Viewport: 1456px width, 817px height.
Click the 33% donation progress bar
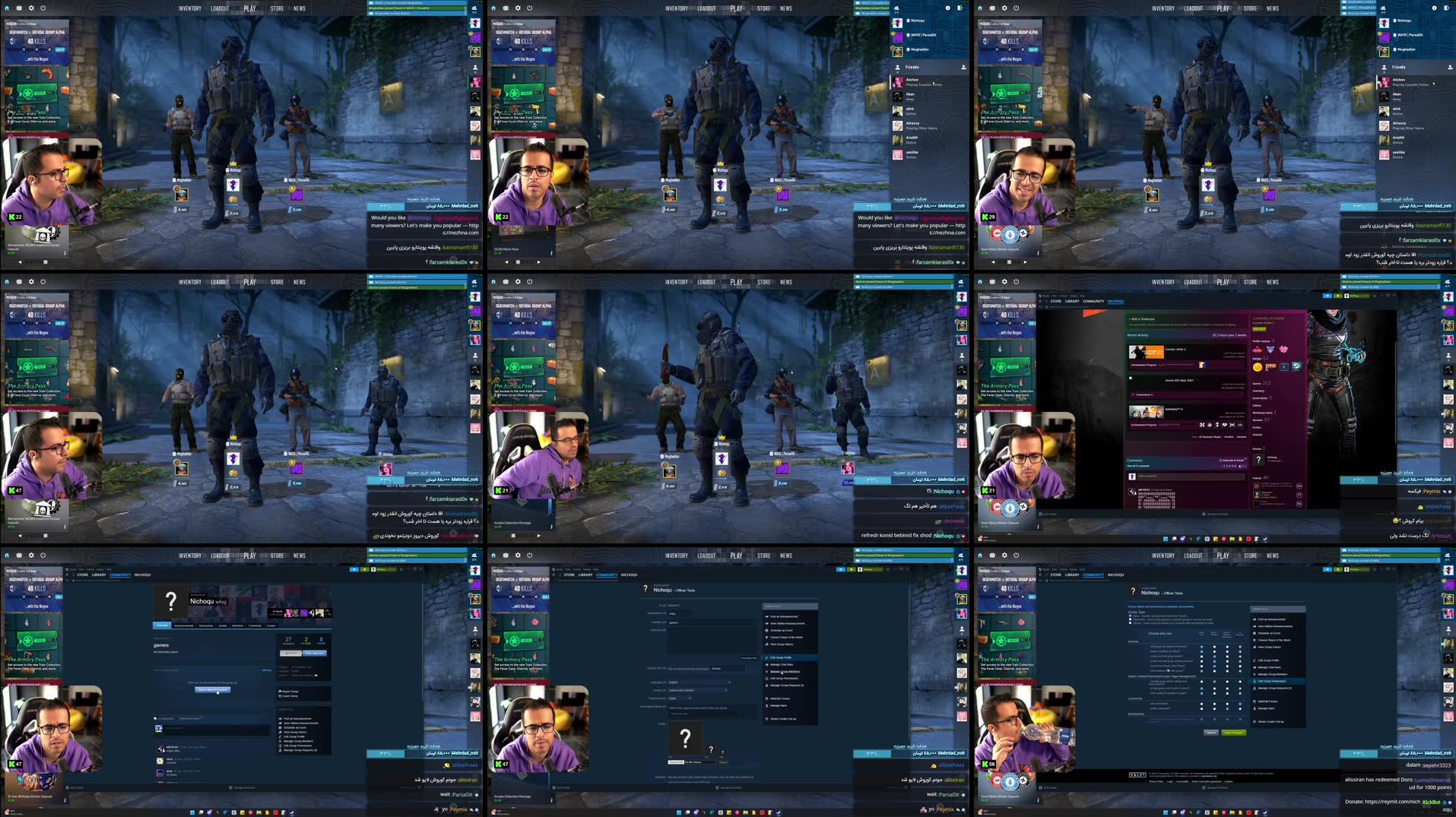386,206
